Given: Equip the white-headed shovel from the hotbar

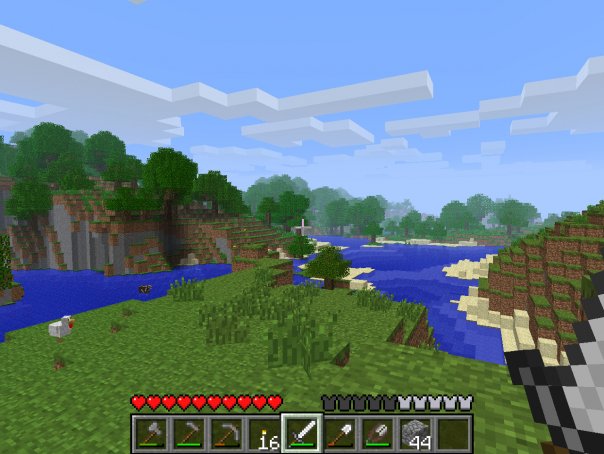Looking at the screenshot, I should tap(339, 433).
